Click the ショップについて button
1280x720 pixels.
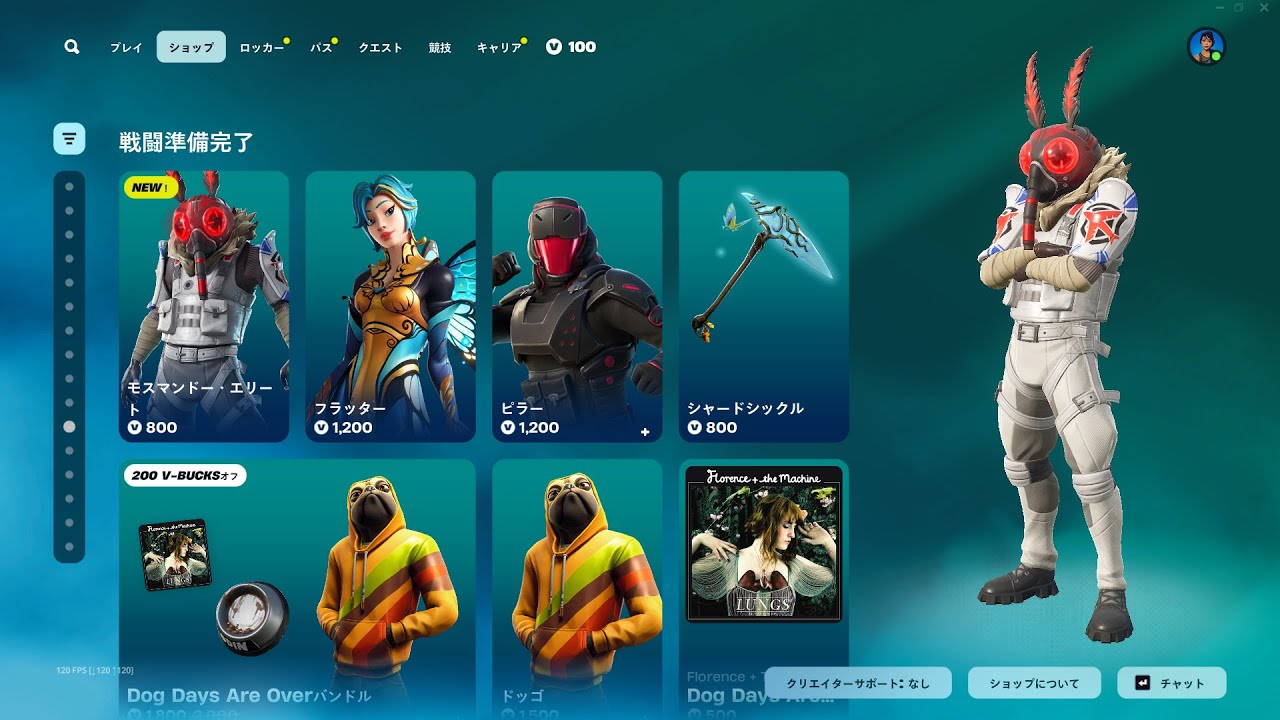(1034, 683)
